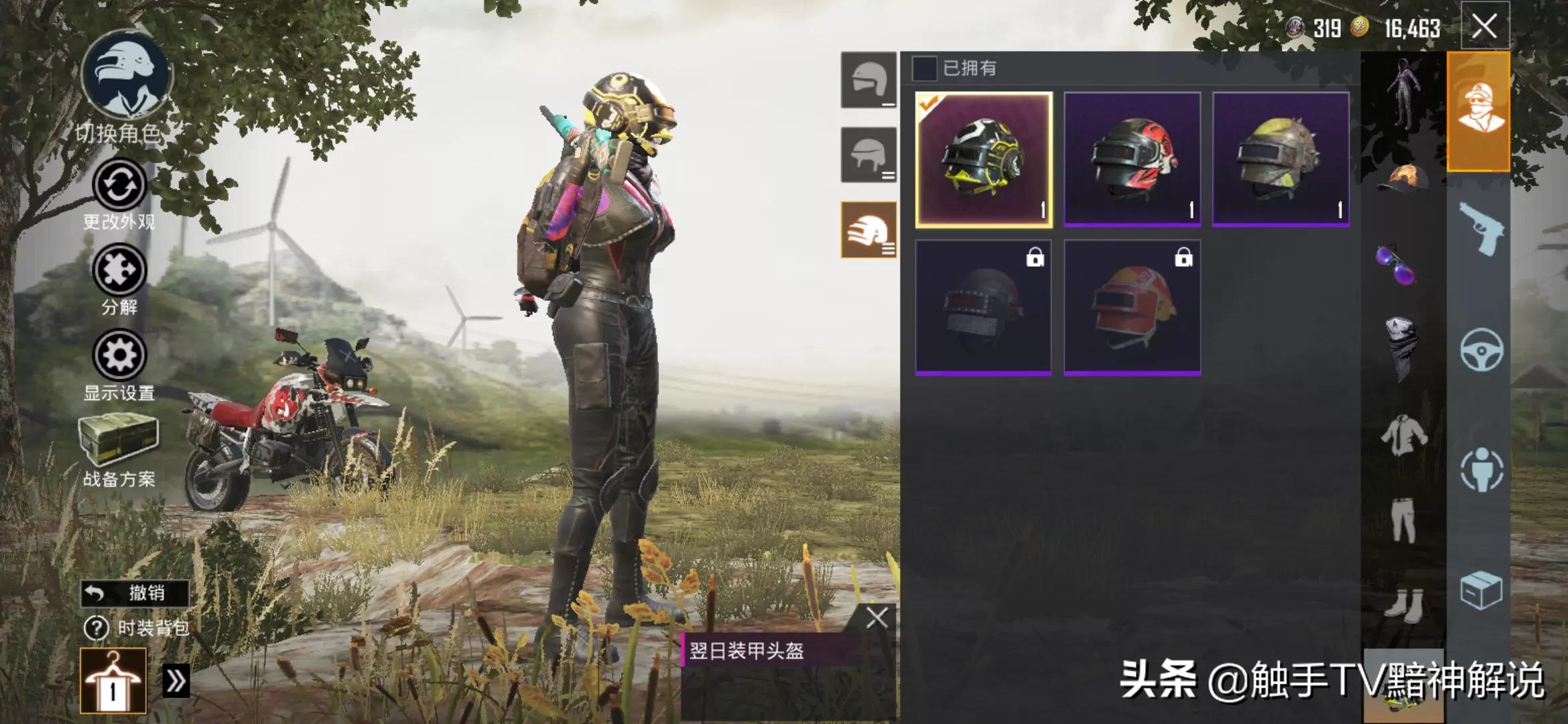Switch to the level 2 helmet tab
The width and height of the screenshot is (1568, 724).
(868, 155)
